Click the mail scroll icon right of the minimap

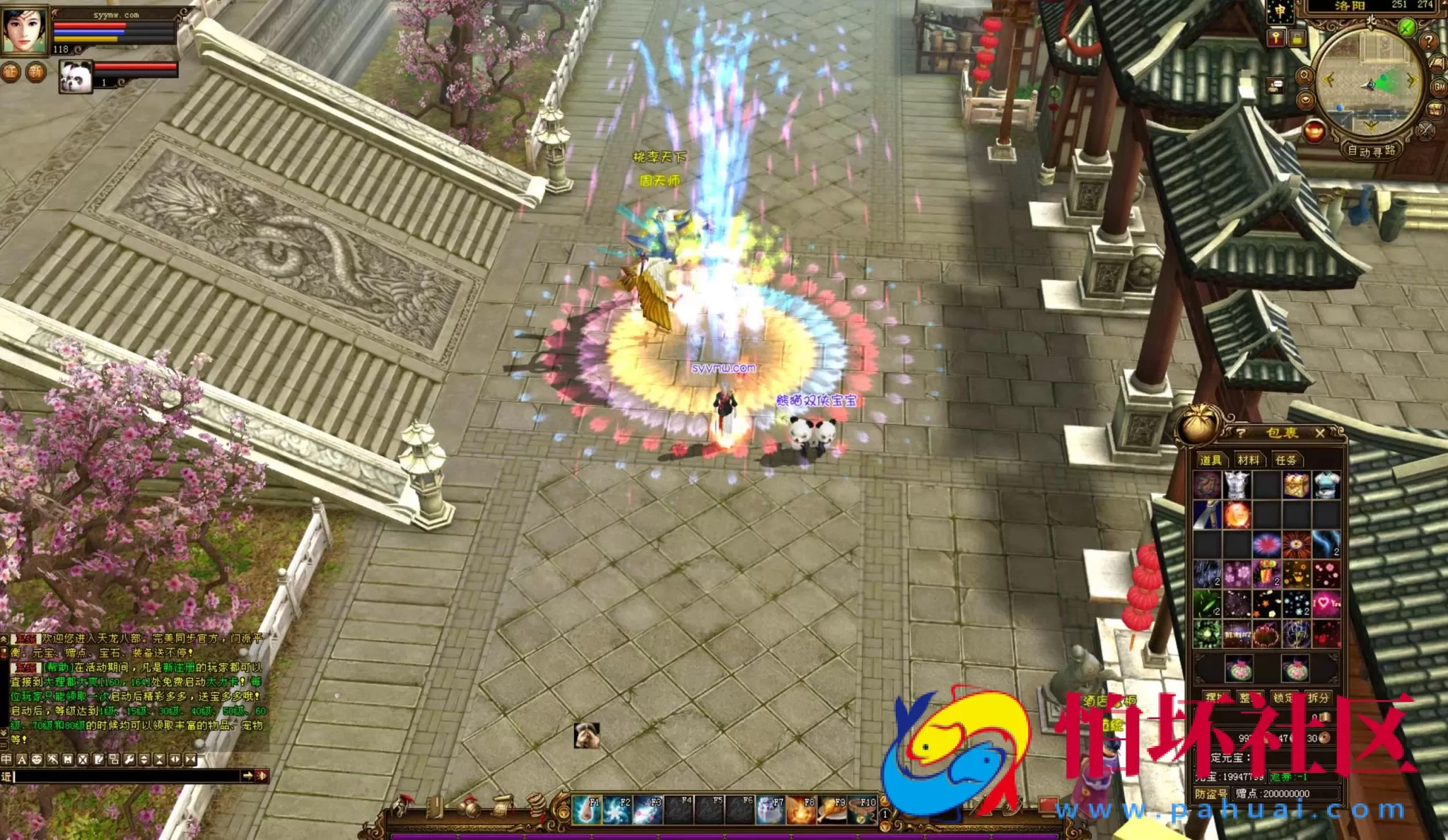(1437, 62)
